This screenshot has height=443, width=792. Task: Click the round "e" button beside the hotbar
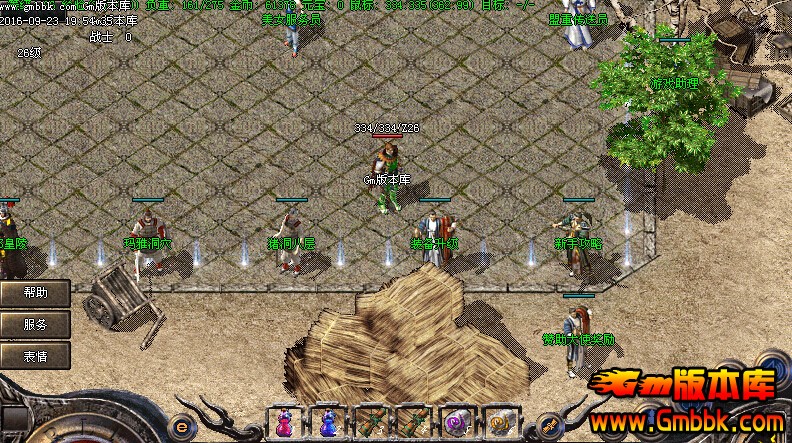(x=181, y=422)
